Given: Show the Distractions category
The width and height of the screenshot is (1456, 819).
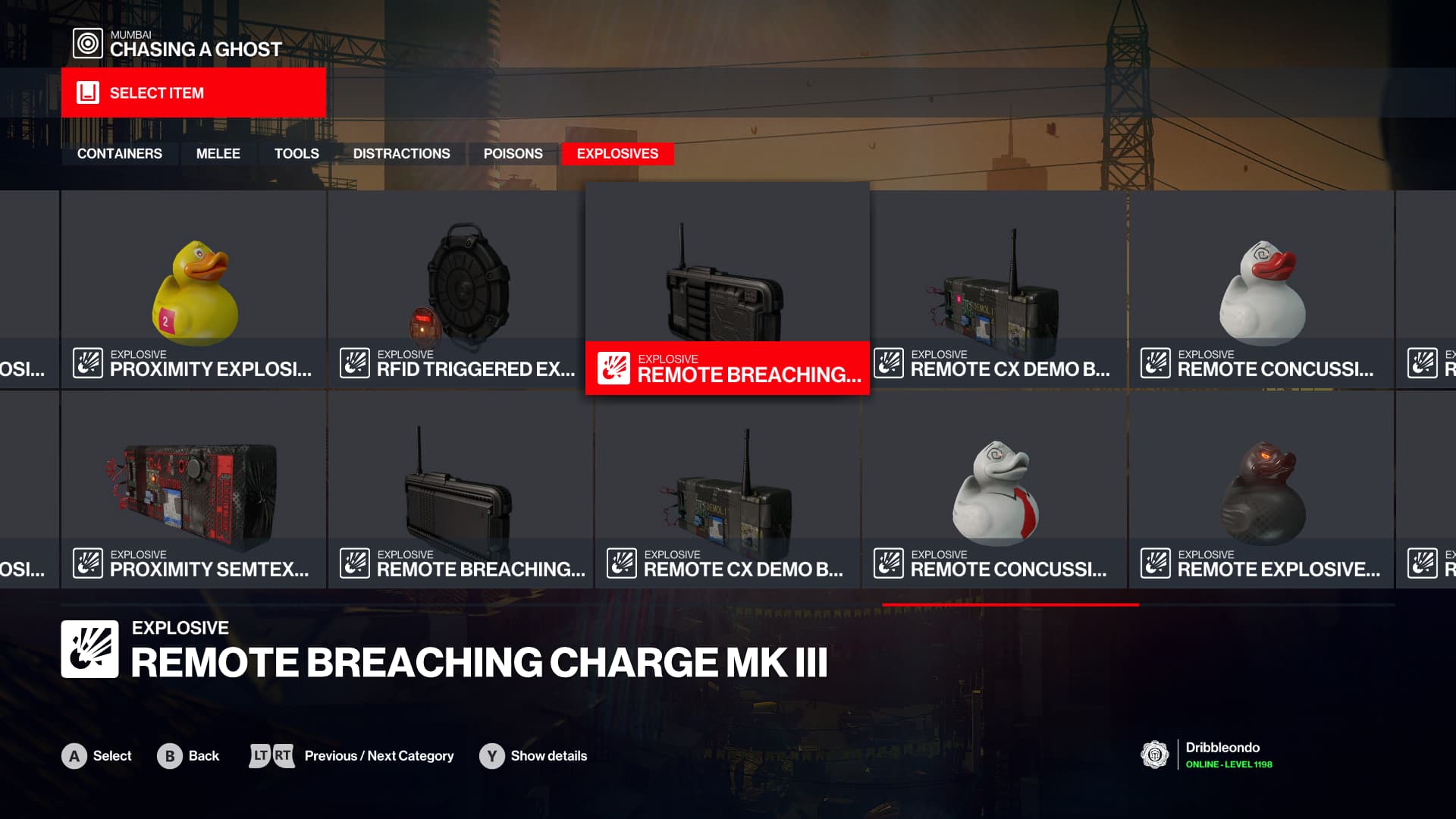Looking at the screenshot, I should [x=401, y=154].
